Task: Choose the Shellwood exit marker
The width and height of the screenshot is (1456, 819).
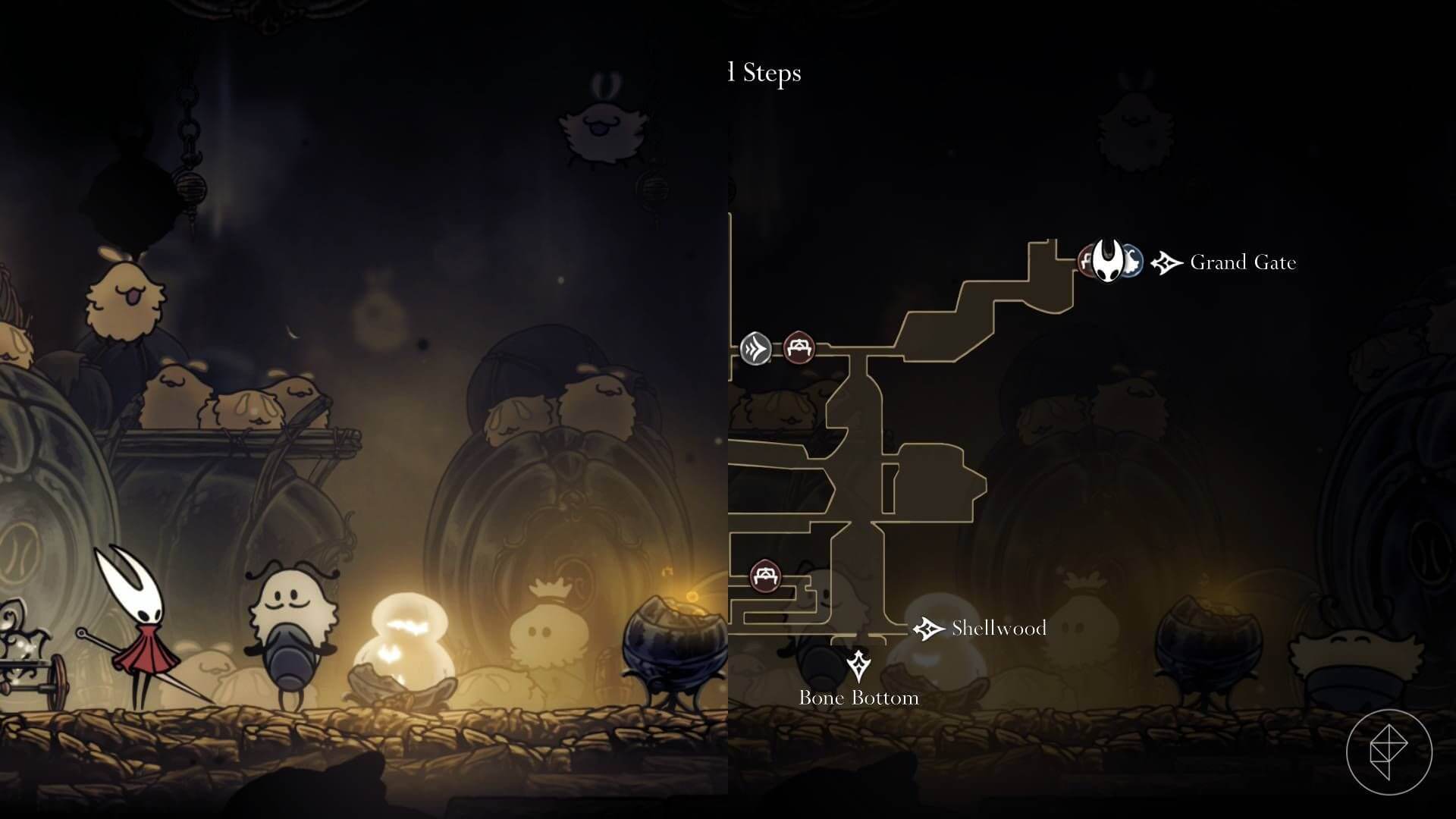Action: tap(927, 629)
